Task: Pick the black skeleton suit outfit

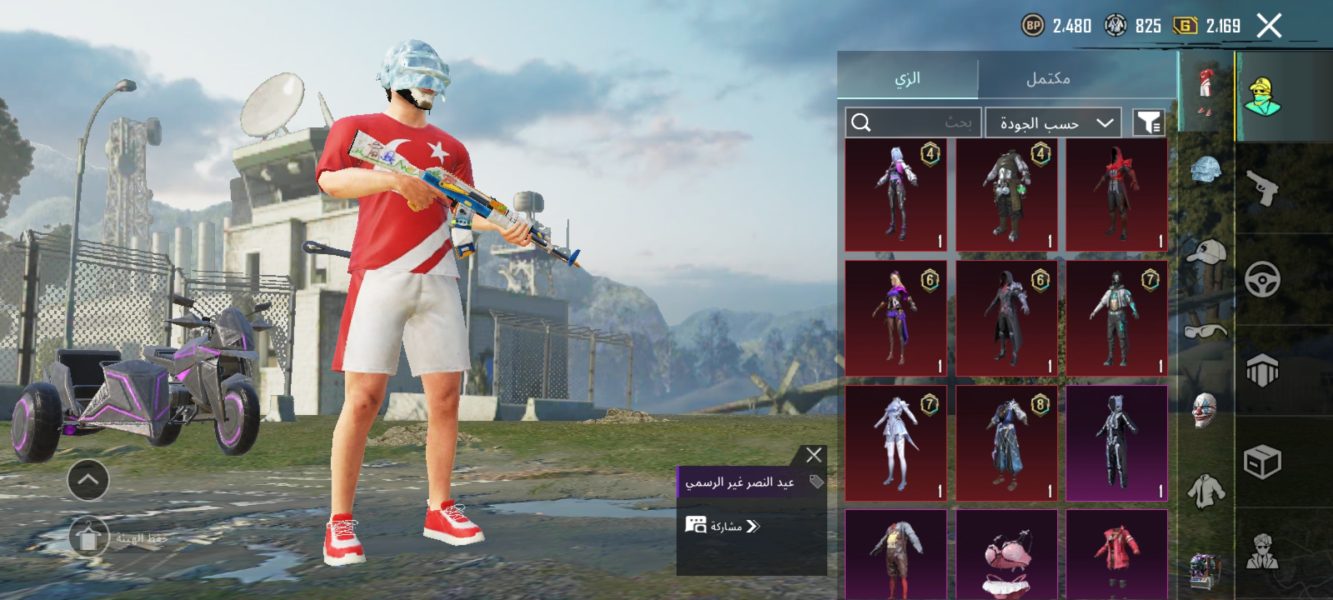Action: pos(1116,443)
